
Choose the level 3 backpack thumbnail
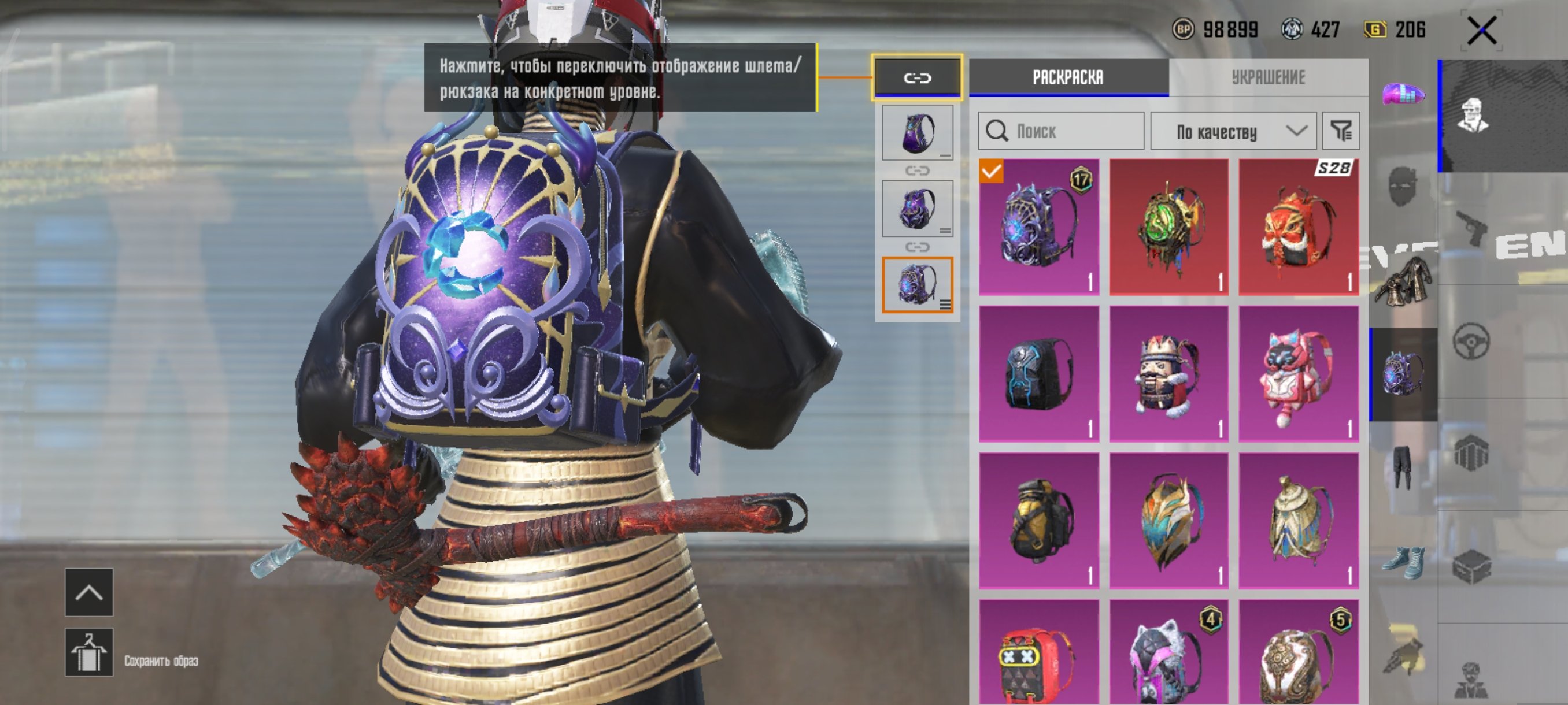point(918,284)
